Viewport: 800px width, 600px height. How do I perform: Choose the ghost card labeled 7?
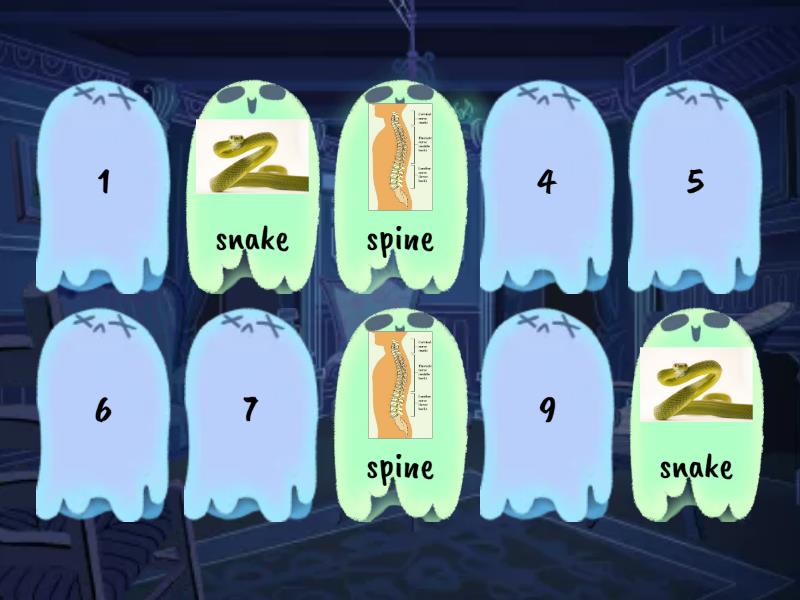pos(250,412)
